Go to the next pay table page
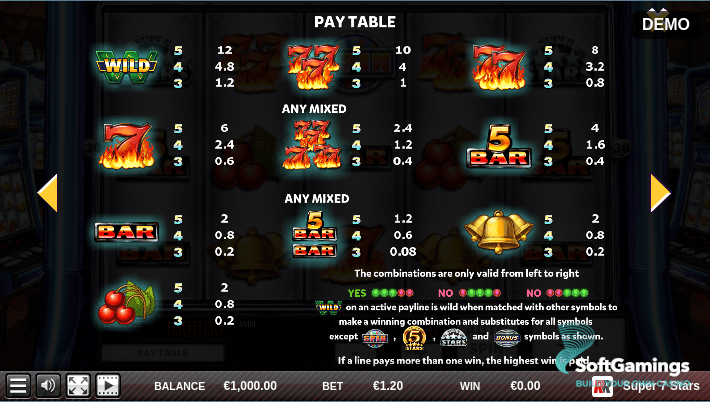Image resolution: width=710 pixels, height=402 pixels. coord(660,193)
